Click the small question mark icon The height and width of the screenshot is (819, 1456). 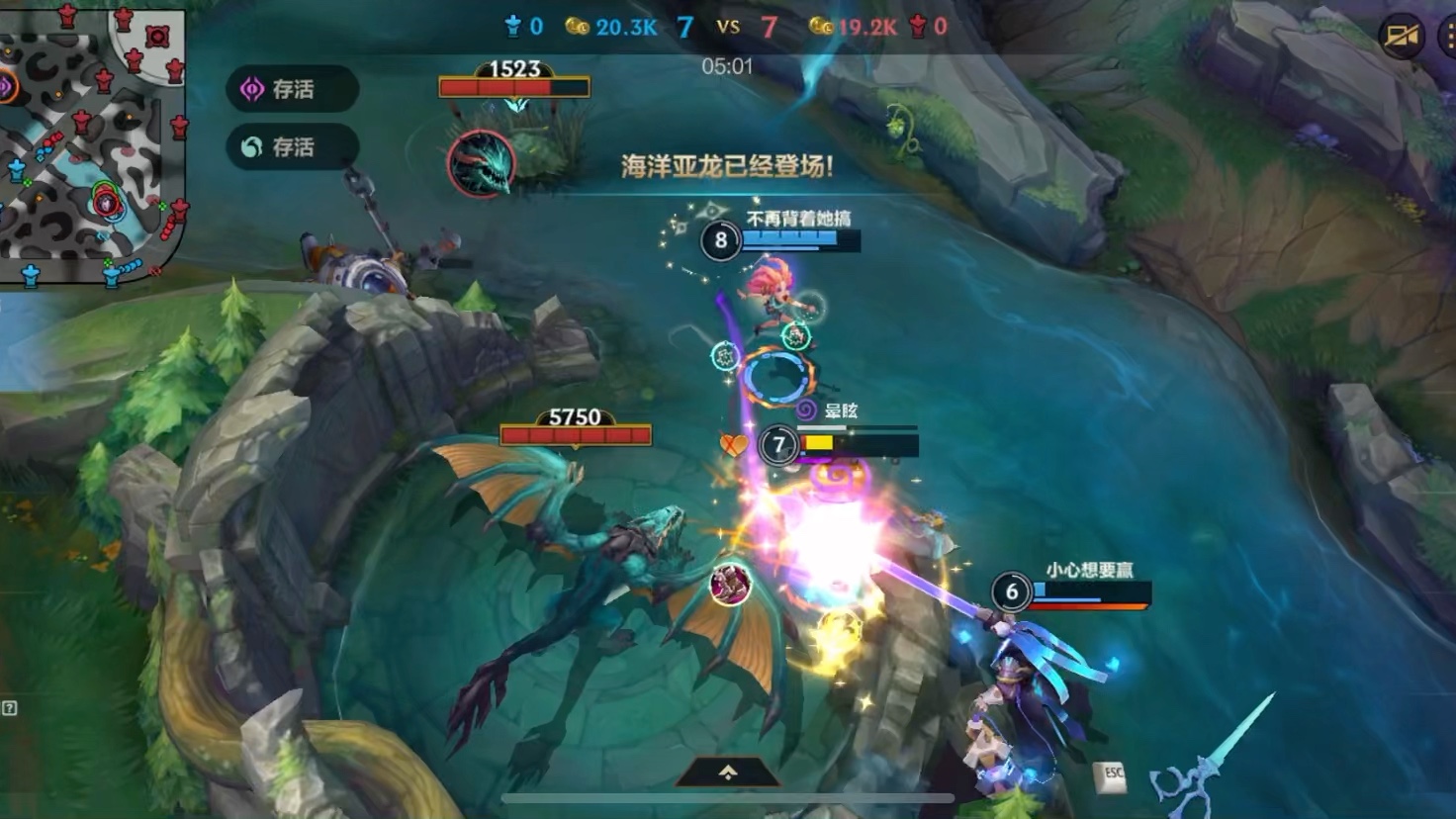[10, 707]
